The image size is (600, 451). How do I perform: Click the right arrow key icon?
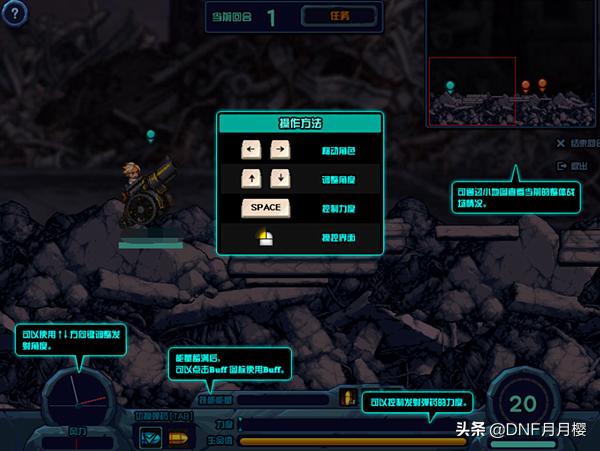[x=281, y=150]
